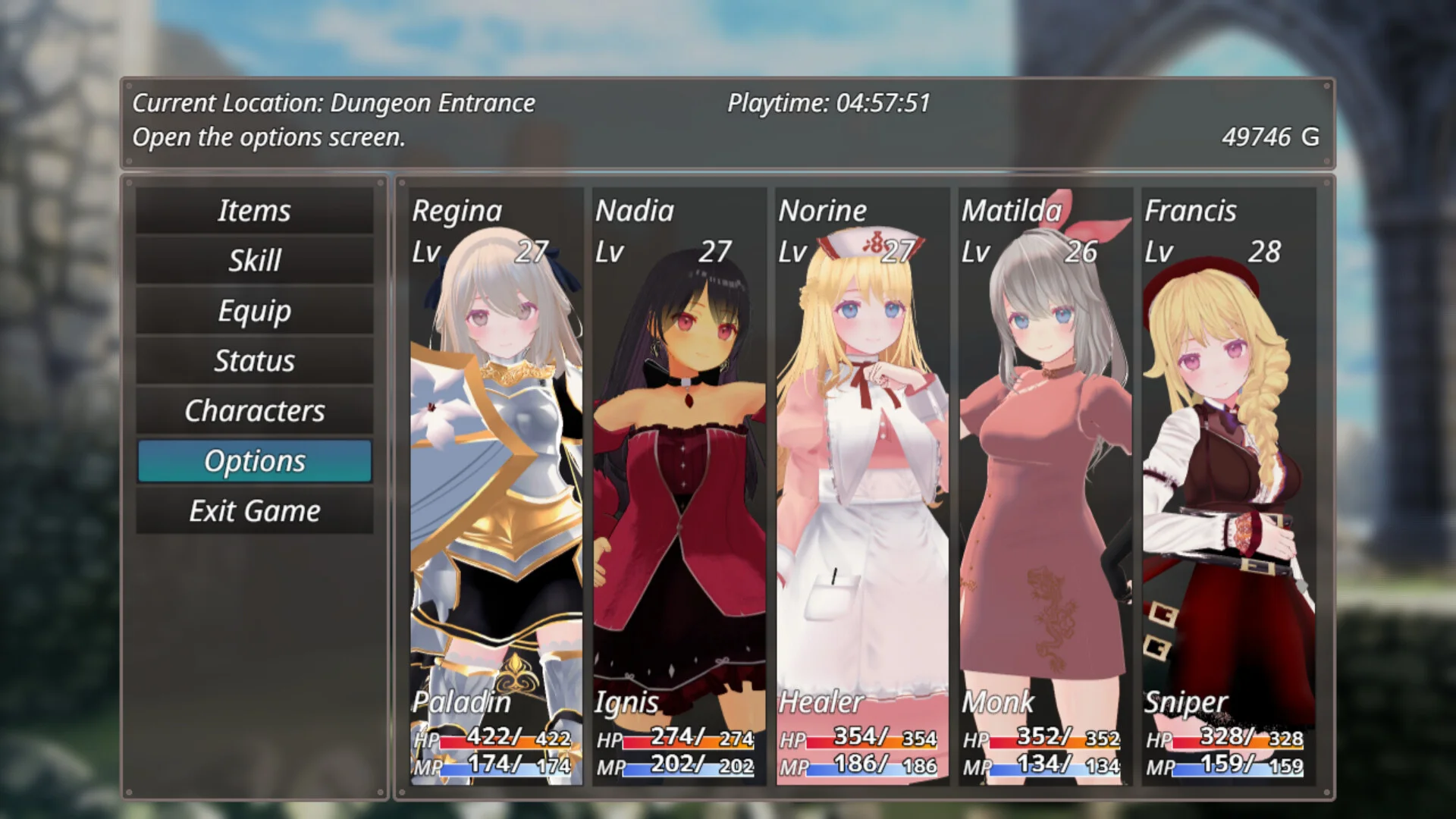Choose the Characters menu entry
Image resolution: width=1456 pixels, height=819 pixels.
pyautogui.click(x=254, y=410)
